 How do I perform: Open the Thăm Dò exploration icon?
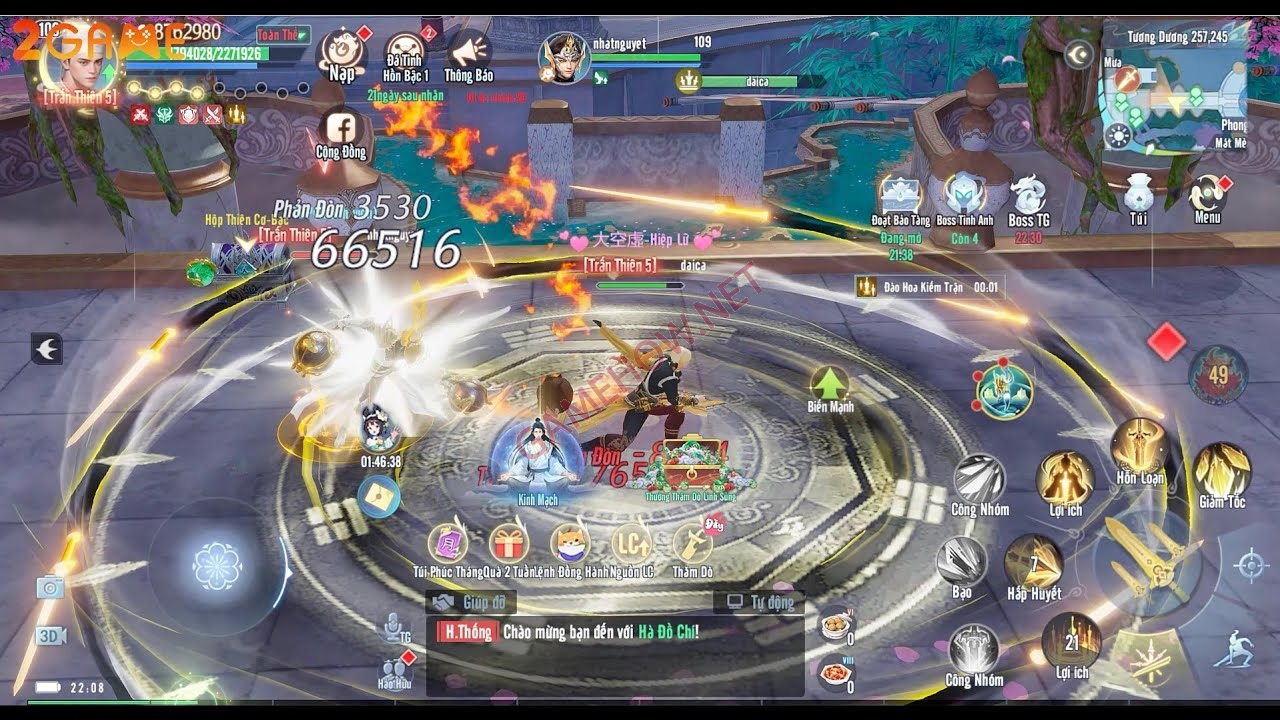click(692, 545)
